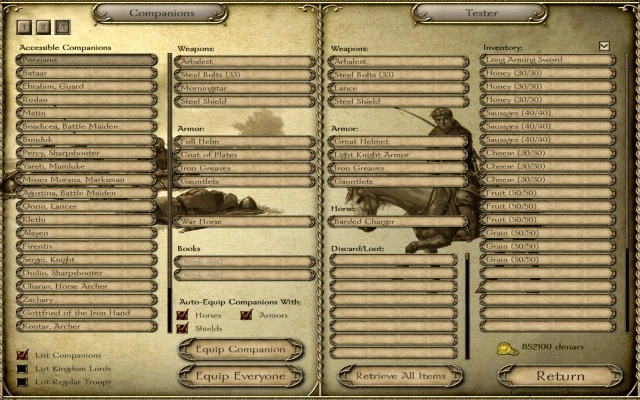Select the Barded Charger horse slot

[x=399, y=221]
